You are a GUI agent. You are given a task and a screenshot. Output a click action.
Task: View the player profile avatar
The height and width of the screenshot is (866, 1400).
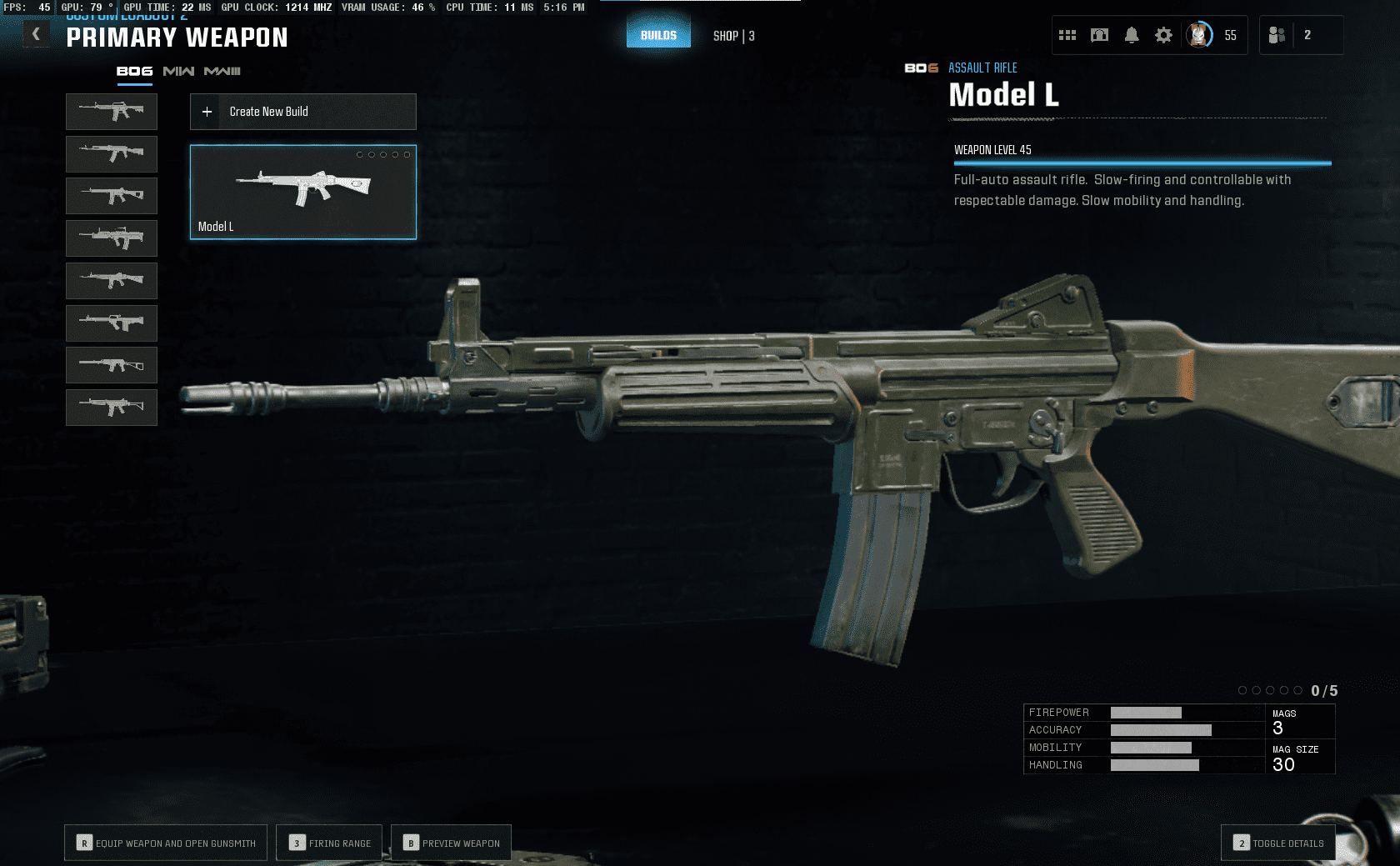pyautogui.click(x=1199, y=35)
